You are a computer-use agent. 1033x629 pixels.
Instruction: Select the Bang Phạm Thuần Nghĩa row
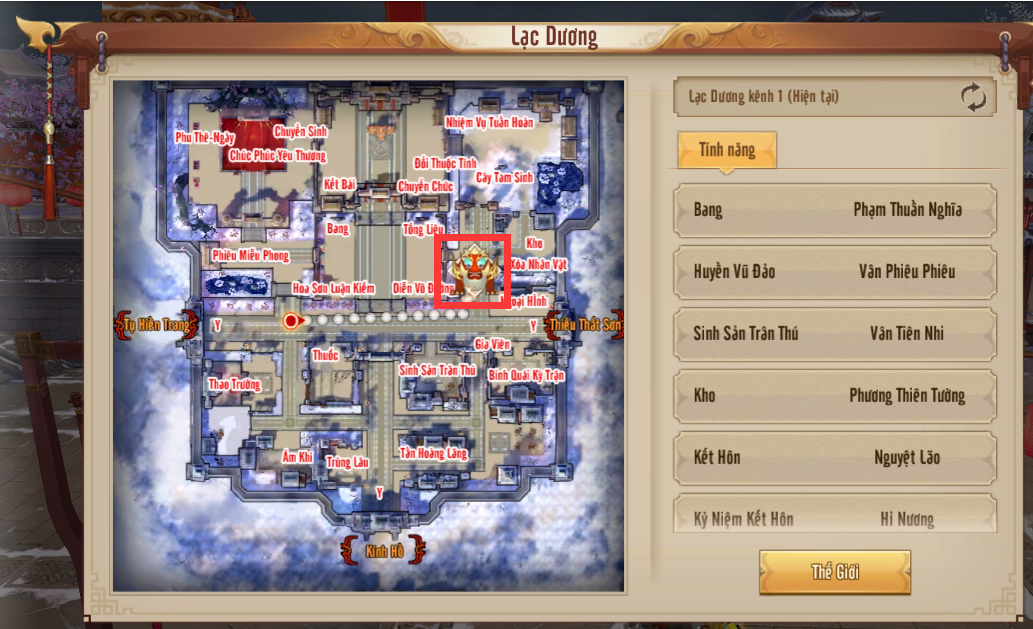point(835,210)
